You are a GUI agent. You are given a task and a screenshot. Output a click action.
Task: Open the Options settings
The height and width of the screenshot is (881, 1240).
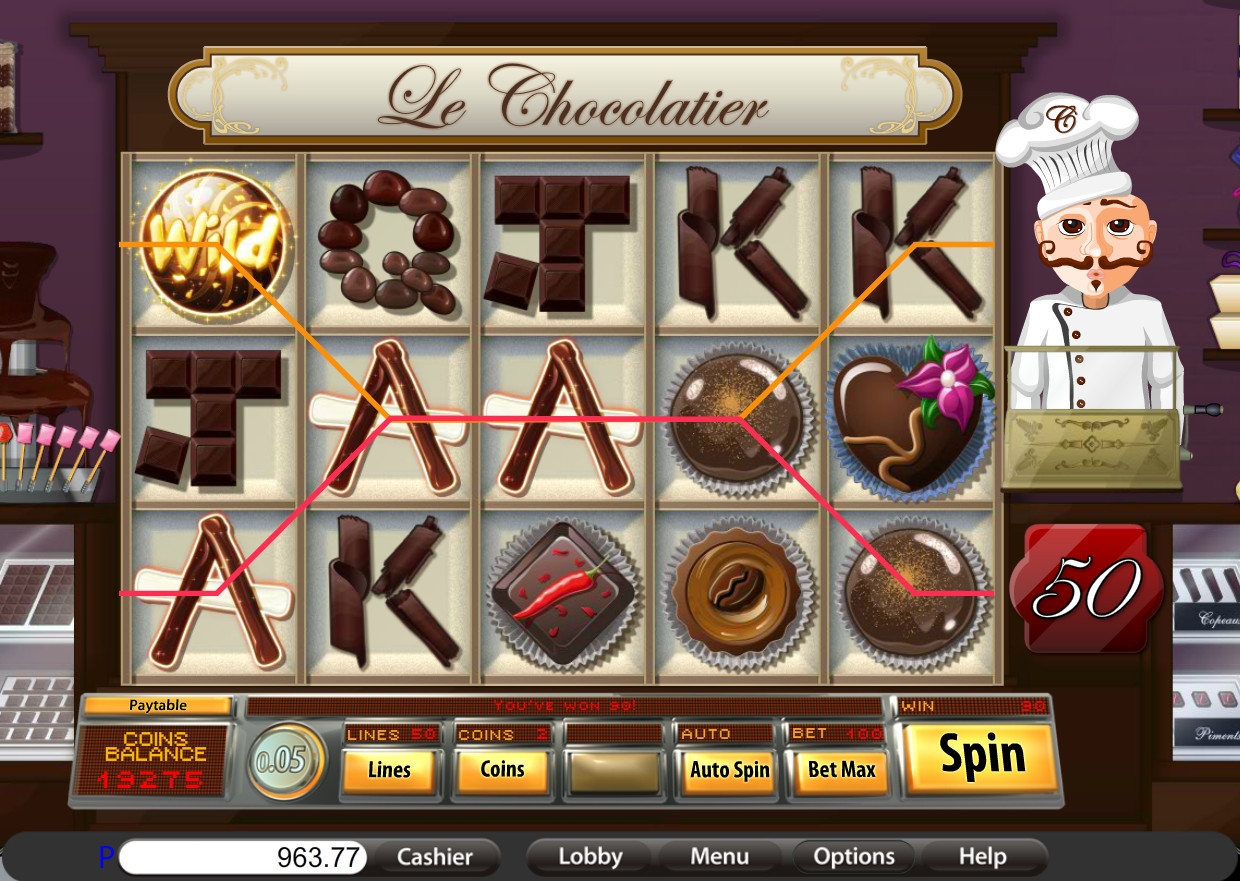click(x=853, y=857)
